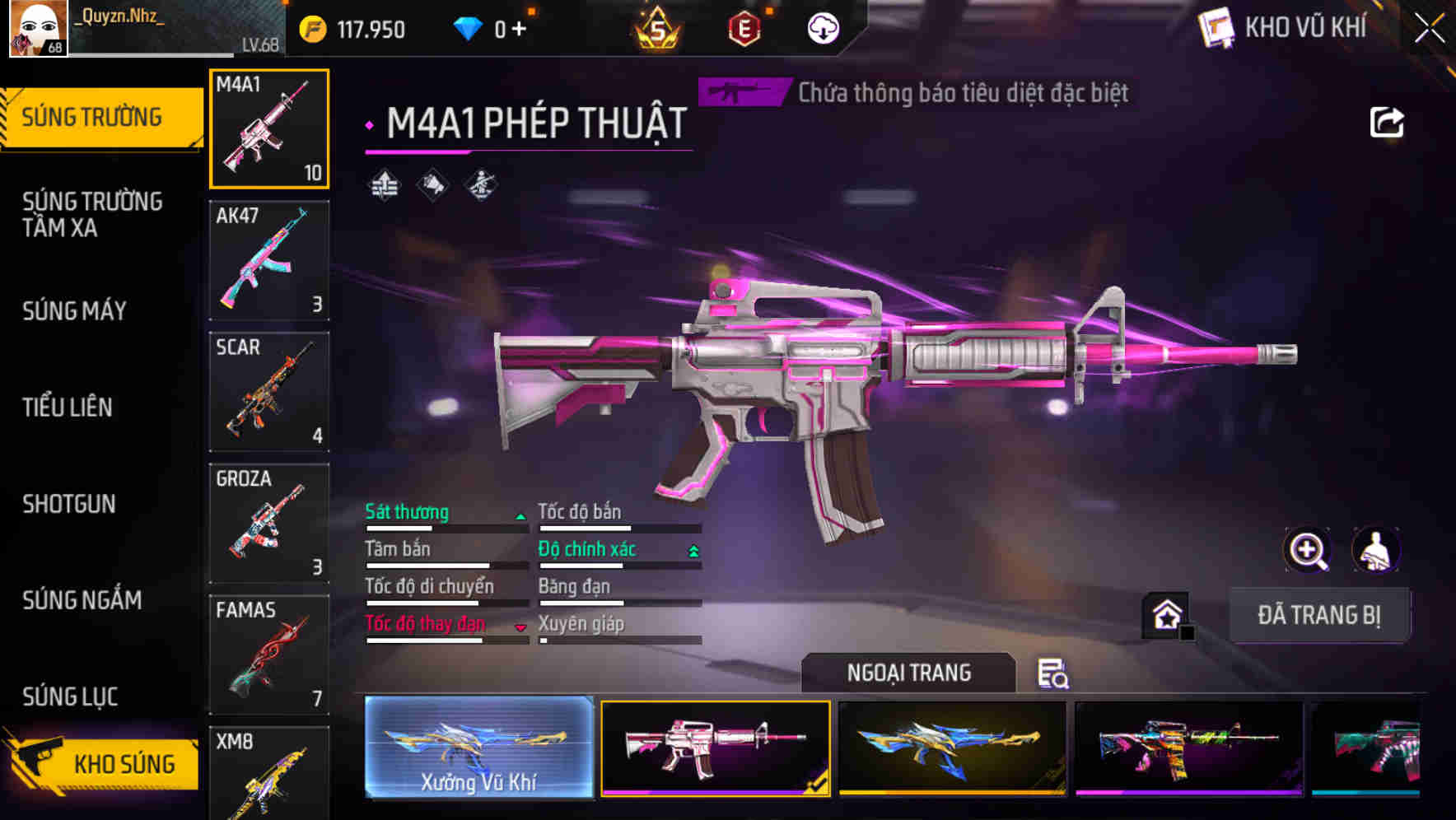
Task: Select the AK47 weapon thumbnail
Action: [268, 260]
